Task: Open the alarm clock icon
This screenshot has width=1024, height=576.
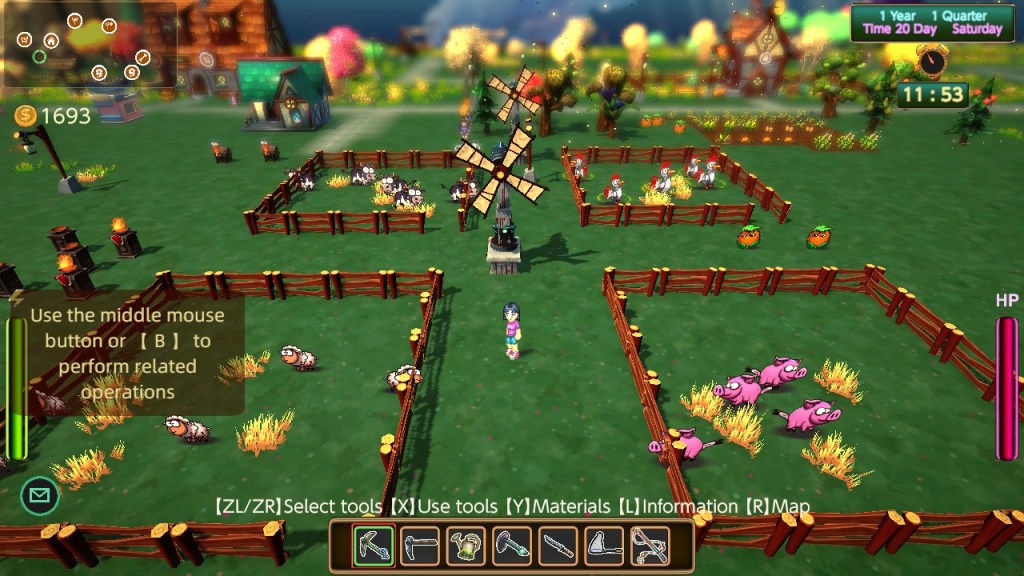Action: coord(932,62)
